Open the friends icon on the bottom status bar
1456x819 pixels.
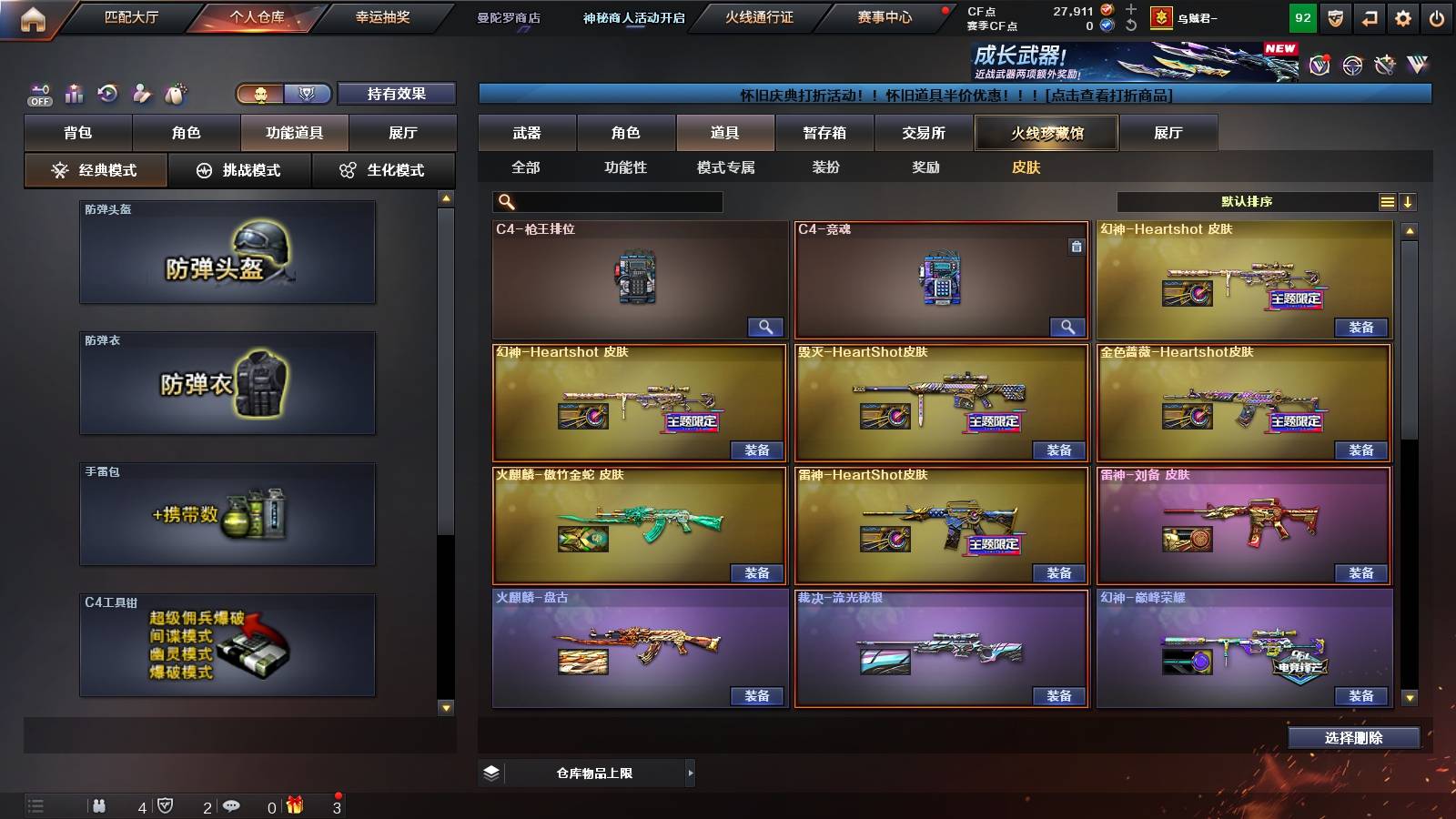(100, 805)
